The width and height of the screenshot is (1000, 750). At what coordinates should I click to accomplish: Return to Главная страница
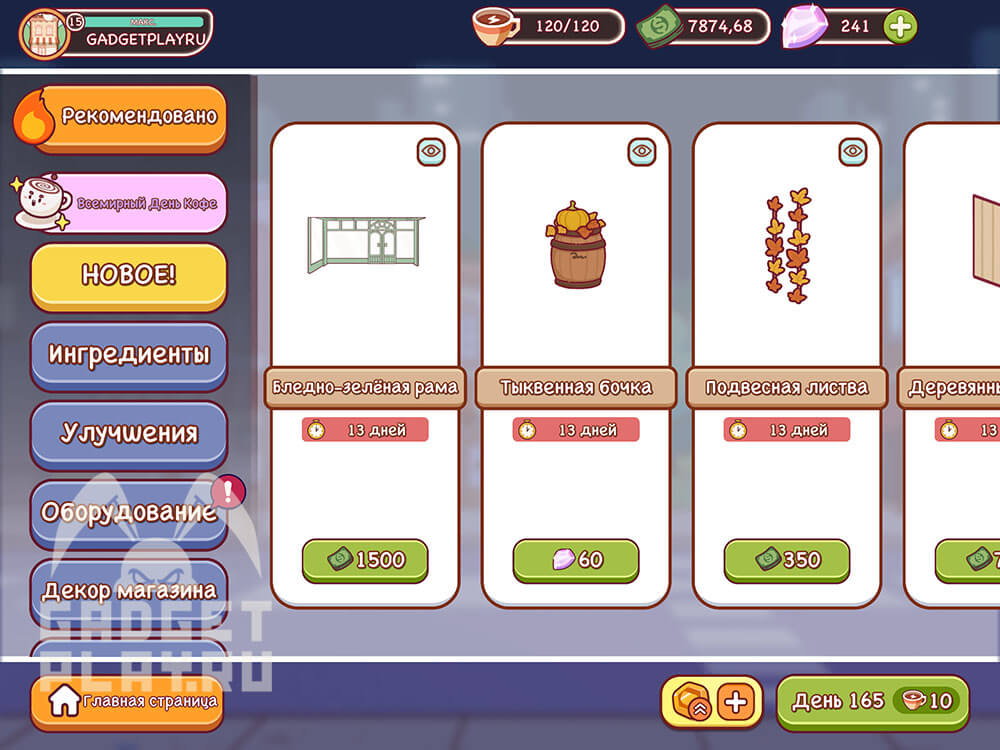coord(125,702)
